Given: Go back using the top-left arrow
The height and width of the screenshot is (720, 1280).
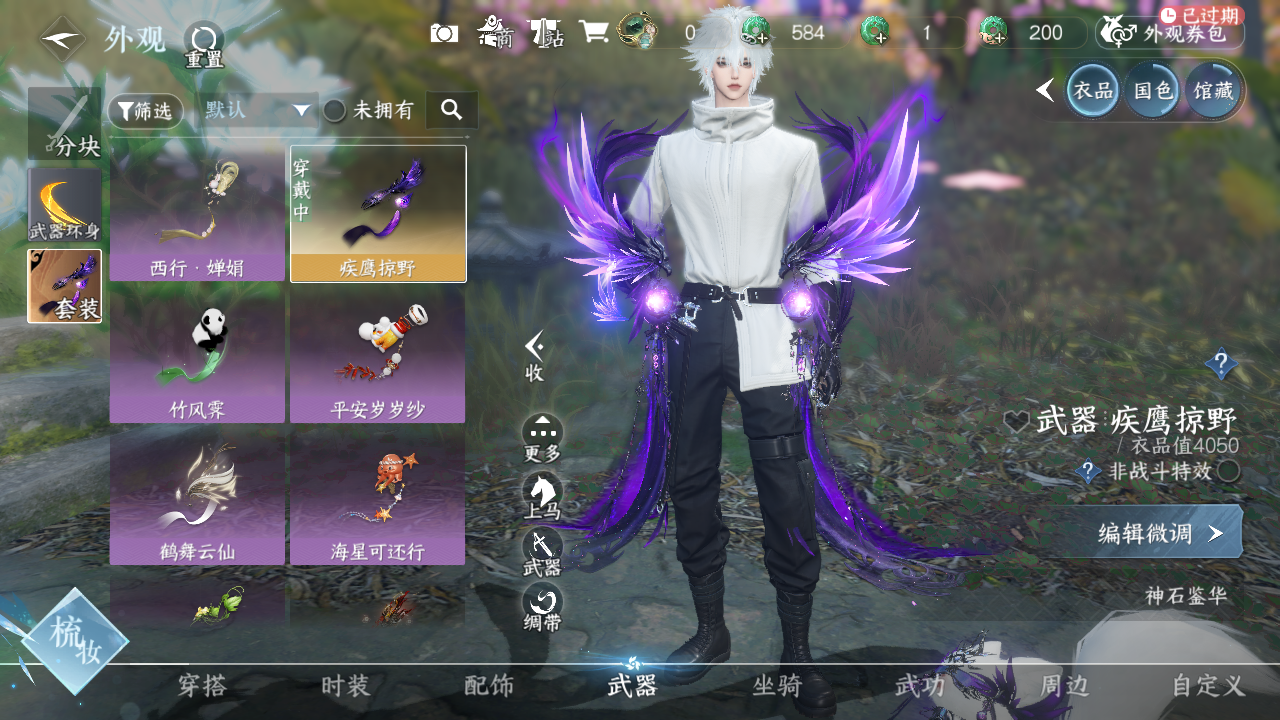Looking at the screenshot, I should tap(62, 40).
